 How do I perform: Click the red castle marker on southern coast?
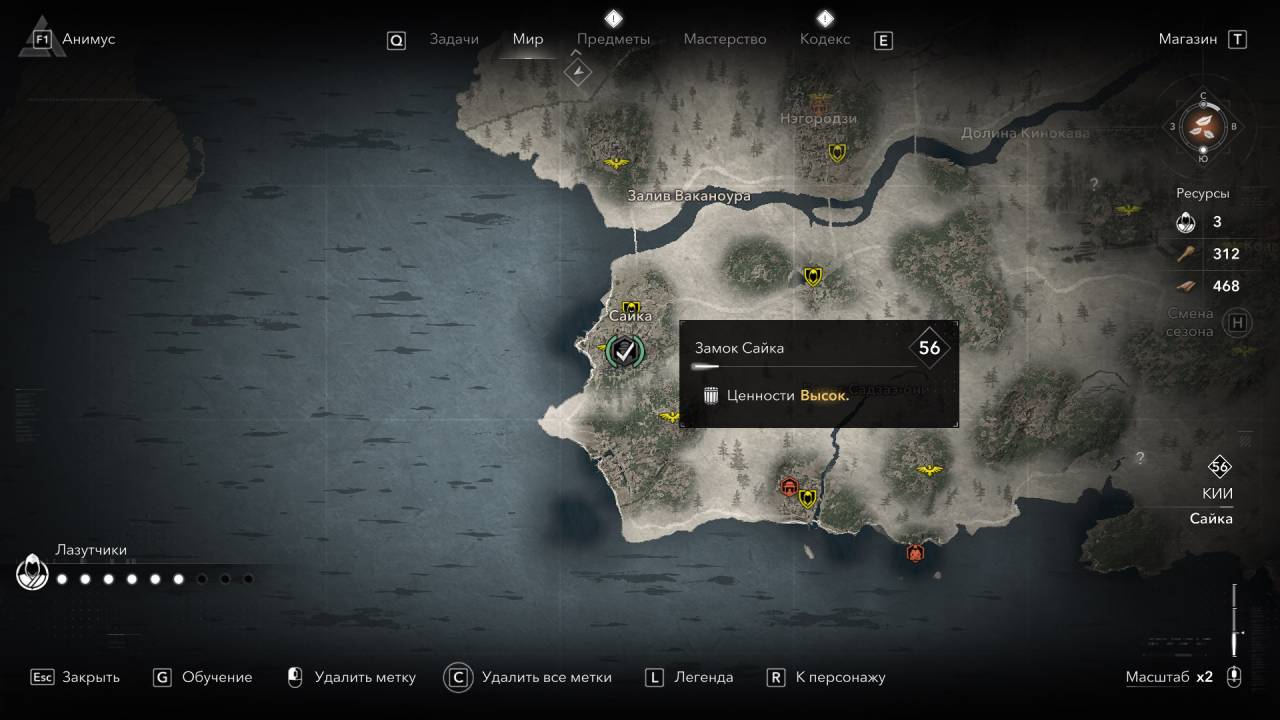pos(914,552)
